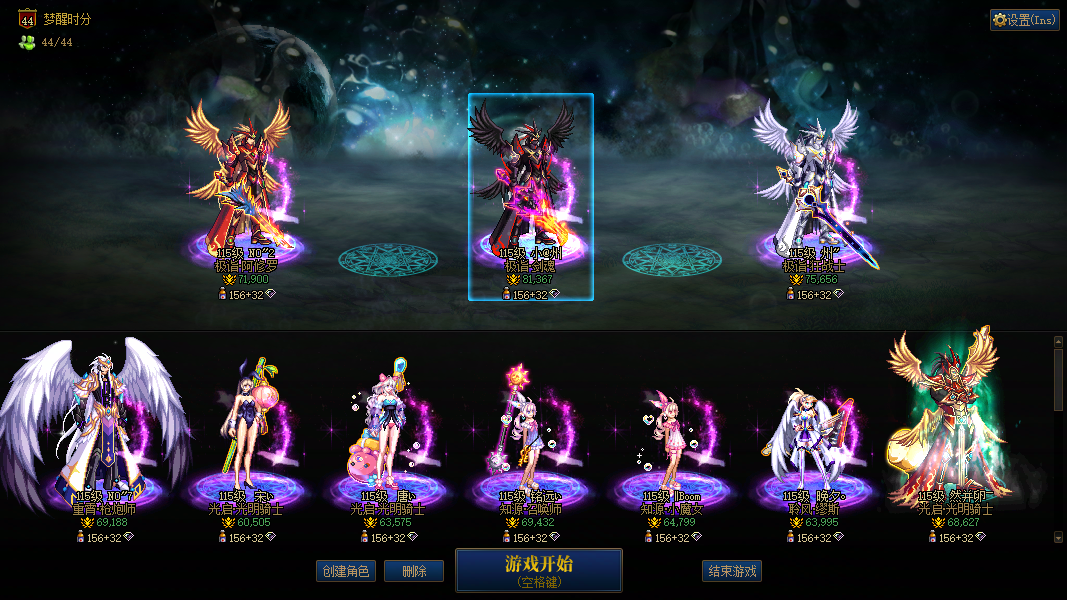Select the 光启·光明骑士 character with 60,505 fame
The height and width of the screenshot is (600, 1067).
[245, 440]
